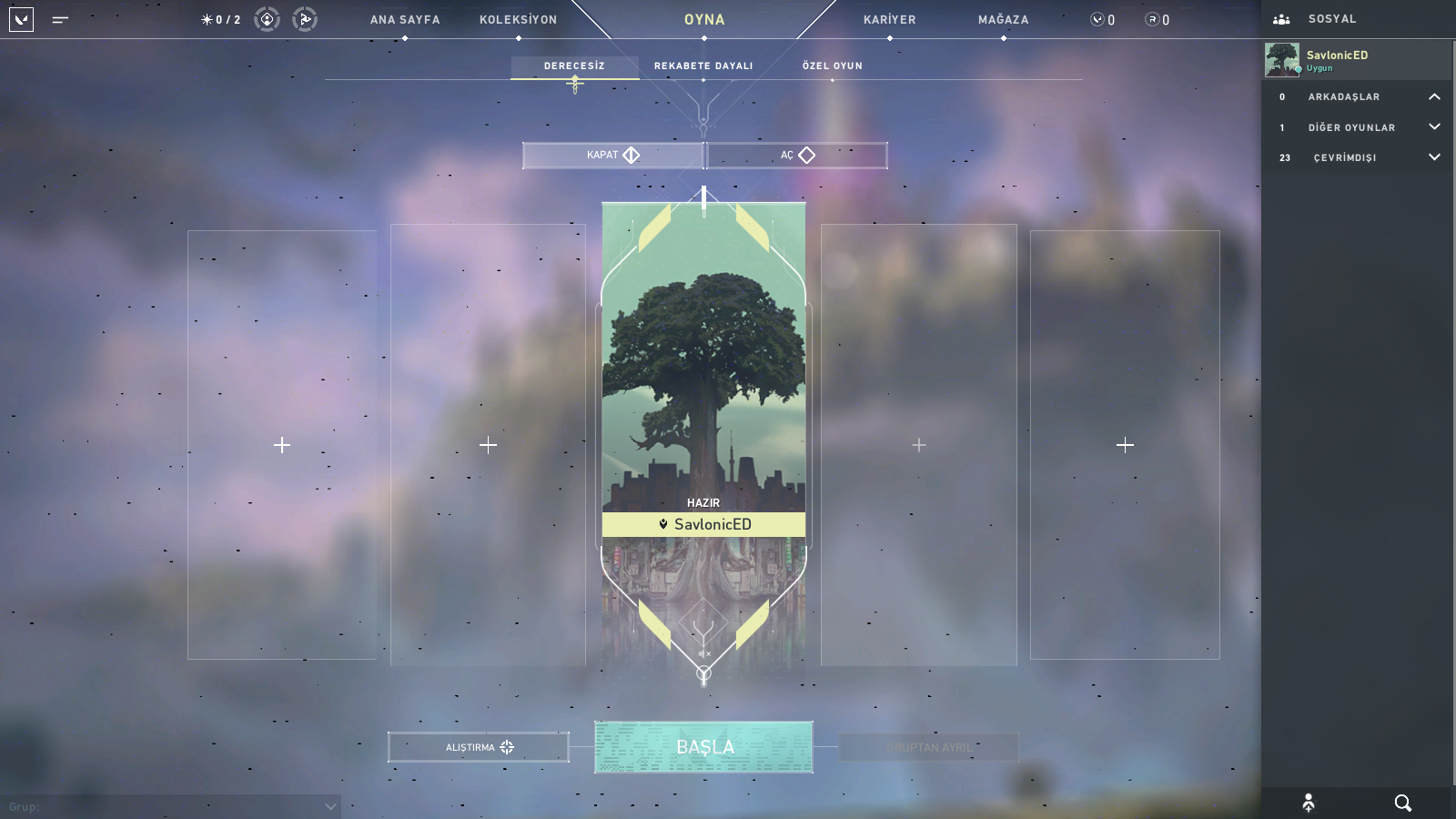The height and width of the screenshot is (819, 1456).
Task: Set the party to KAPAT (closed)
Action: tap(613, 156)
